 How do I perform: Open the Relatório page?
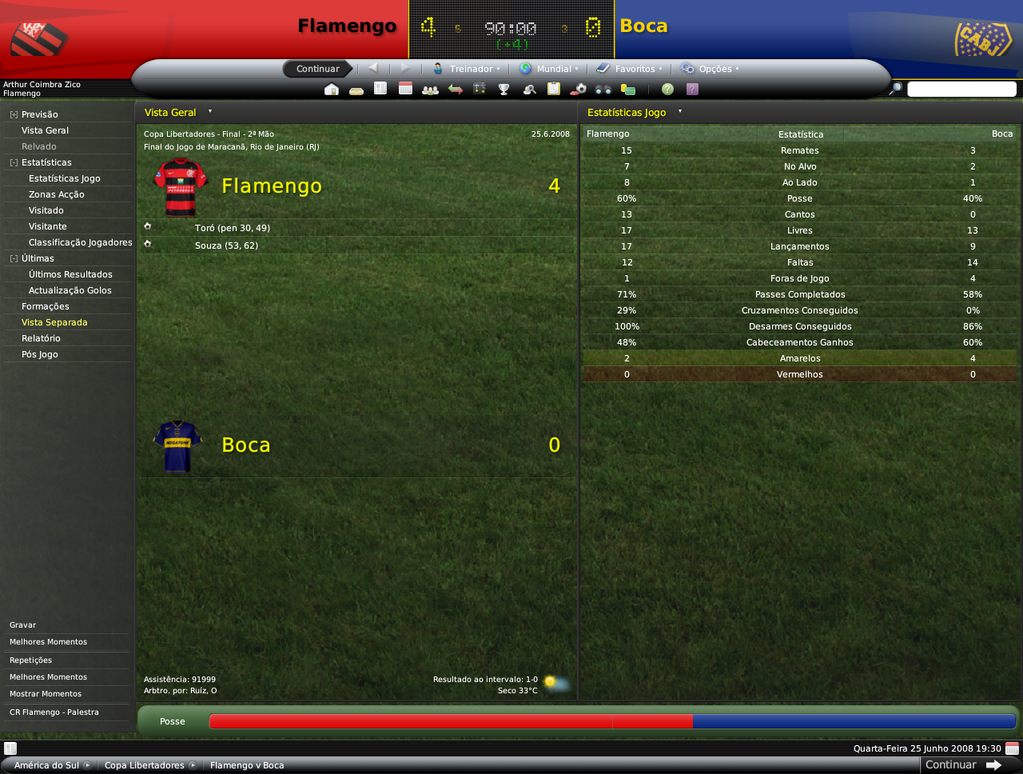(41, 338)
